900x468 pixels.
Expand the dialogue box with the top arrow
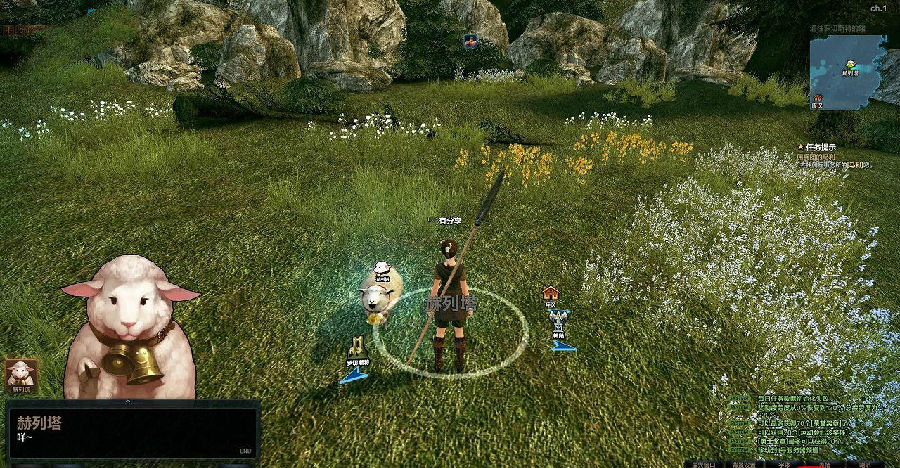(x=127, y=400)
